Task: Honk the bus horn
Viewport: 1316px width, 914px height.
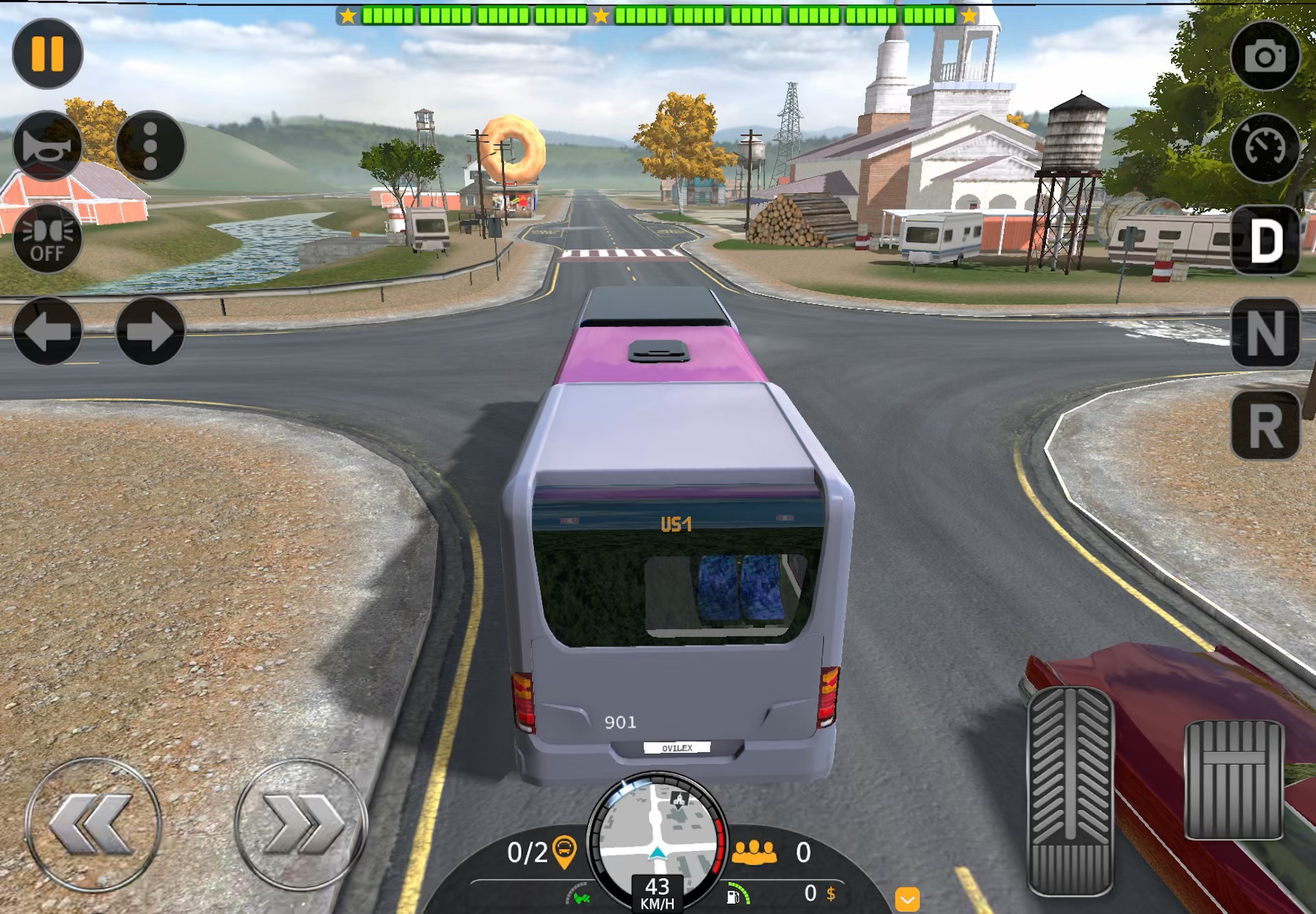Action: [x=47, y=146]
